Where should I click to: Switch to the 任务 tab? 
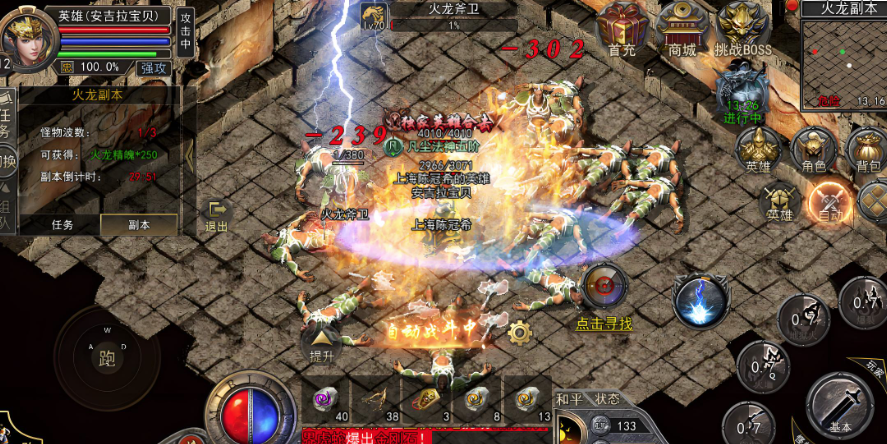pos(63,225)
